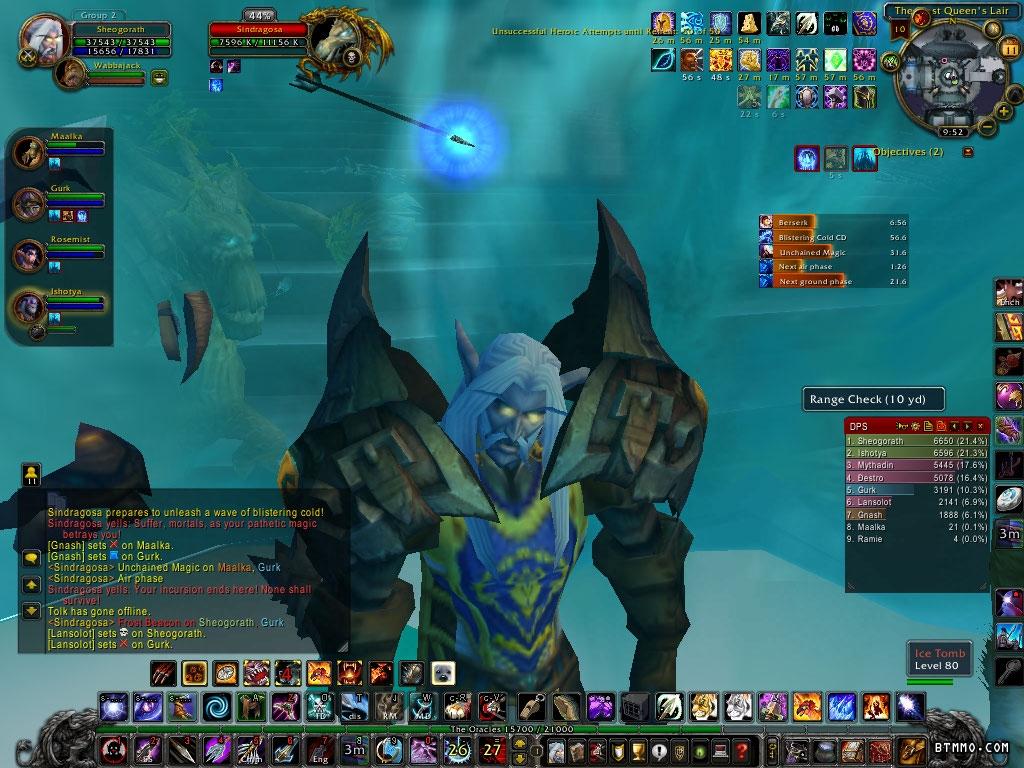Target the Sindragosa boss portrait

333,40
